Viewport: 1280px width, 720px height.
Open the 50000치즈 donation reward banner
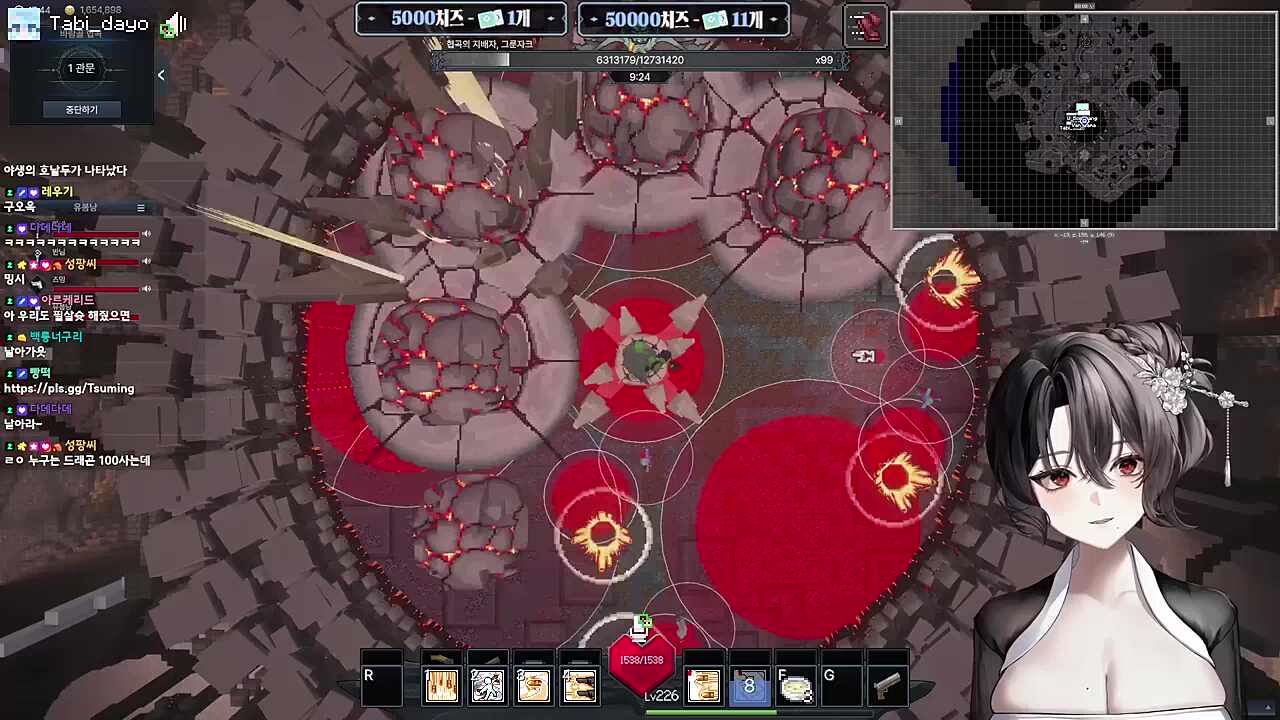click(x=684, y=19)
